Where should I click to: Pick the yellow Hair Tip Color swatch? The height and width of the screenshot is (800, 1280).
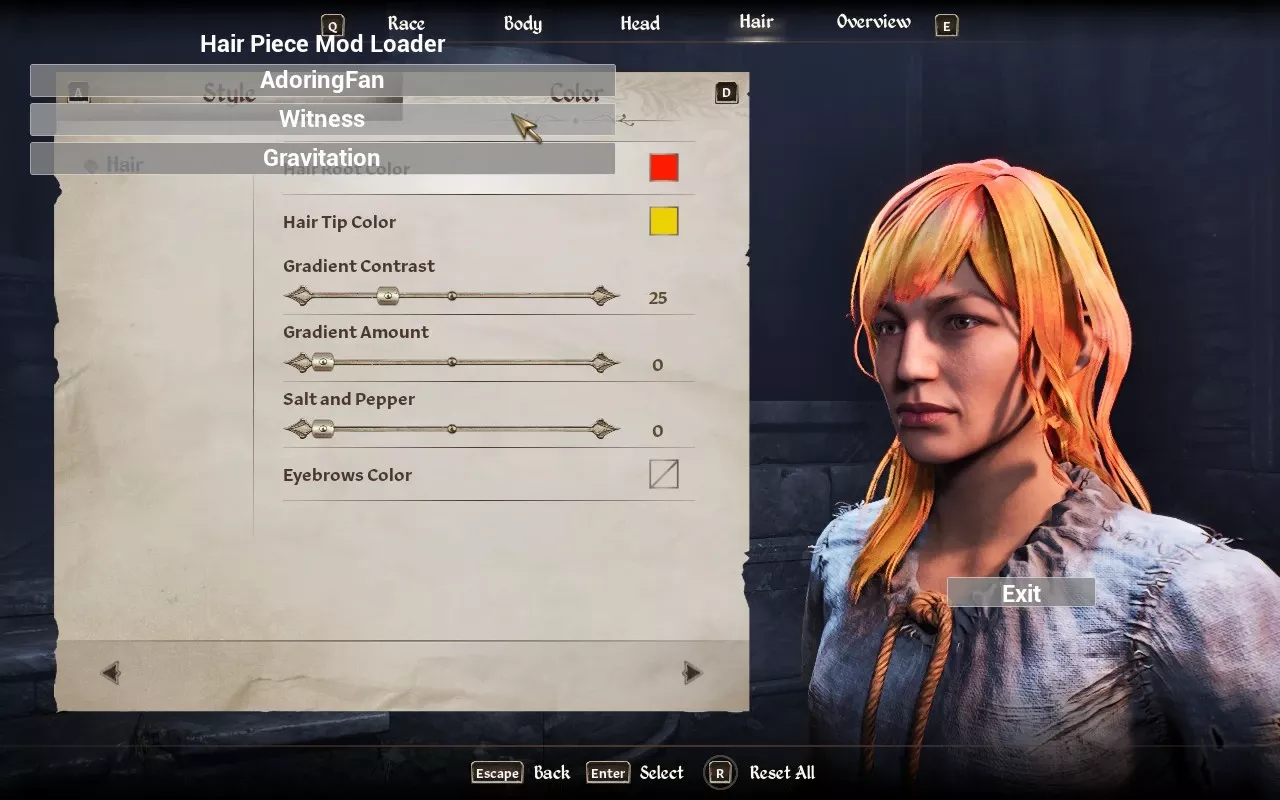pos(664,221)
